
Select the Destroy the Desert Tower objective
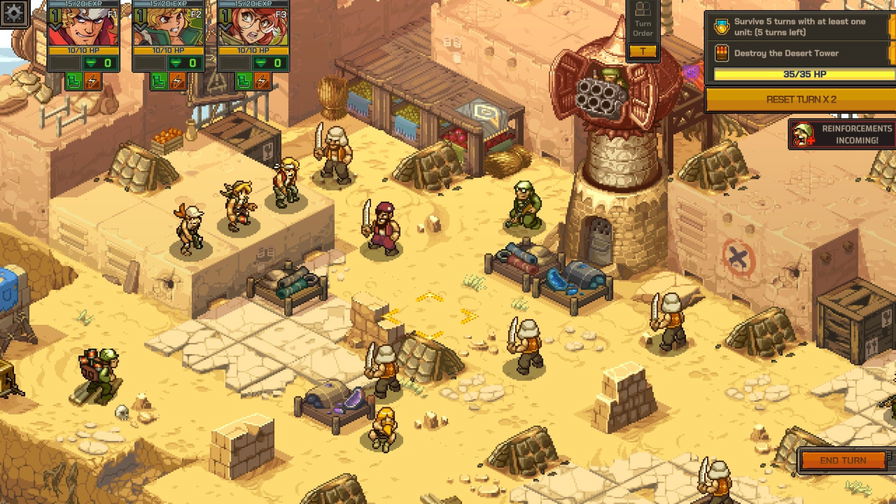point(800,52)
